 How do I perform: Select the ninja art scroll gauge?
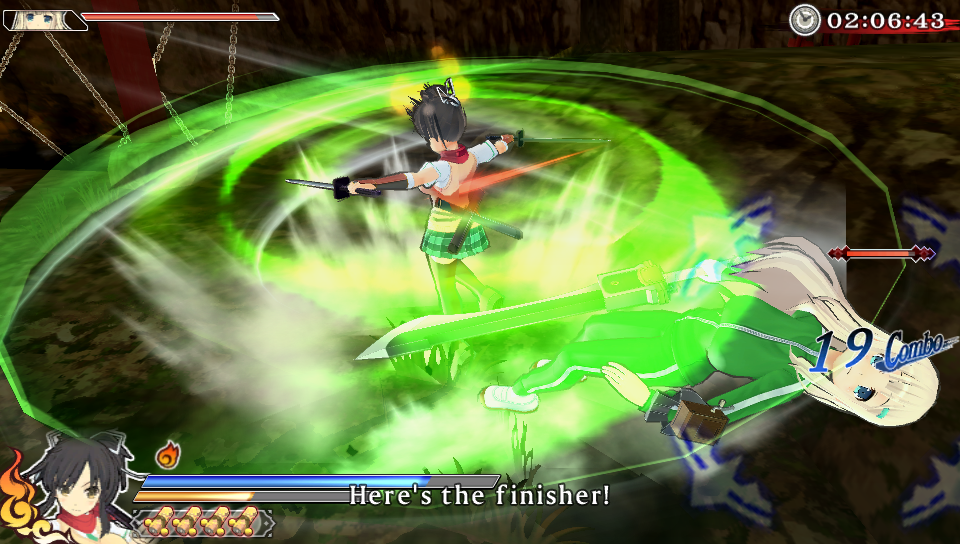pos(202,522)
